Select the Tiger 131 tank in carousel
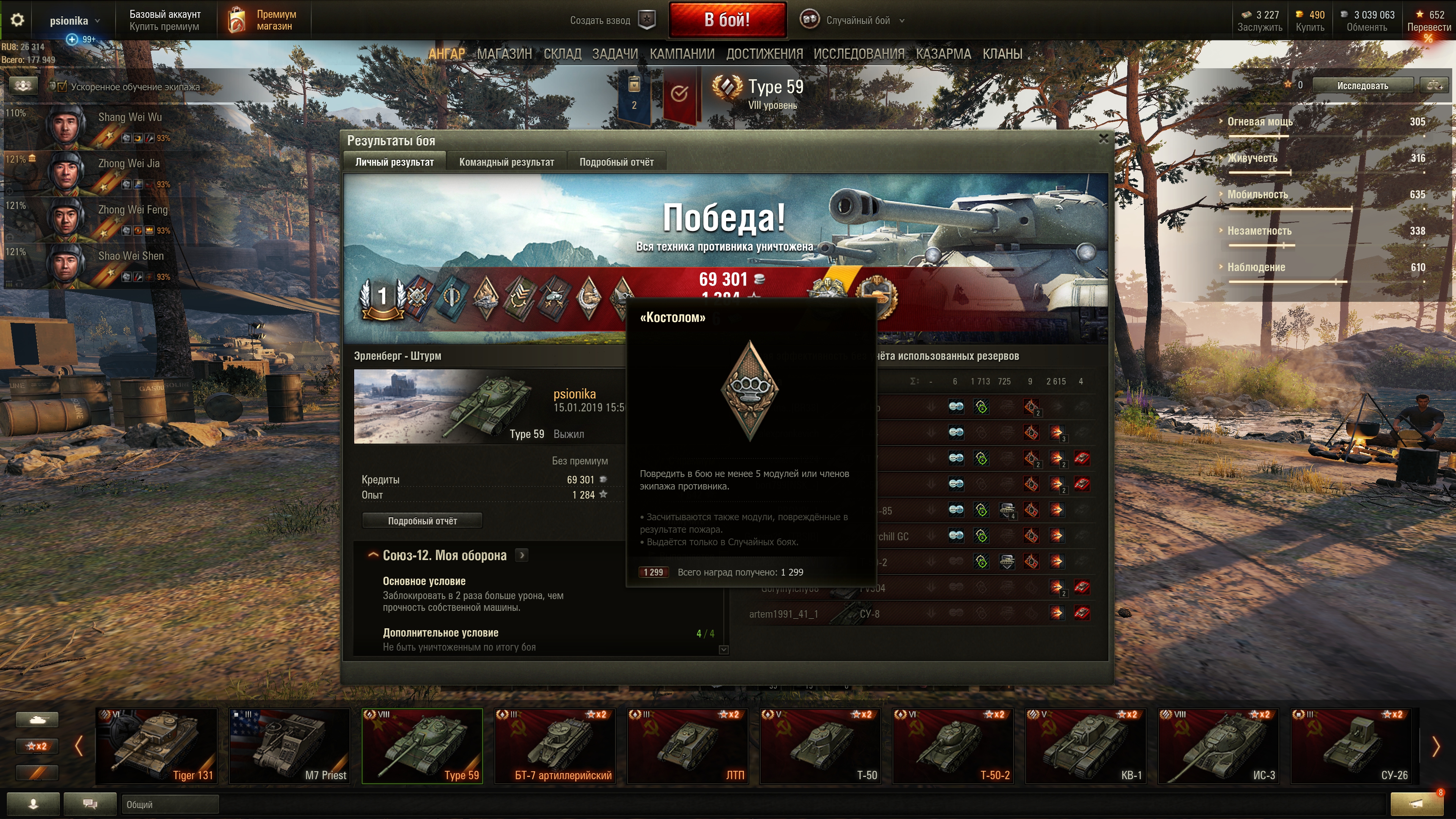This screenshot has height=819, width=1456. (x=157, y=746)
